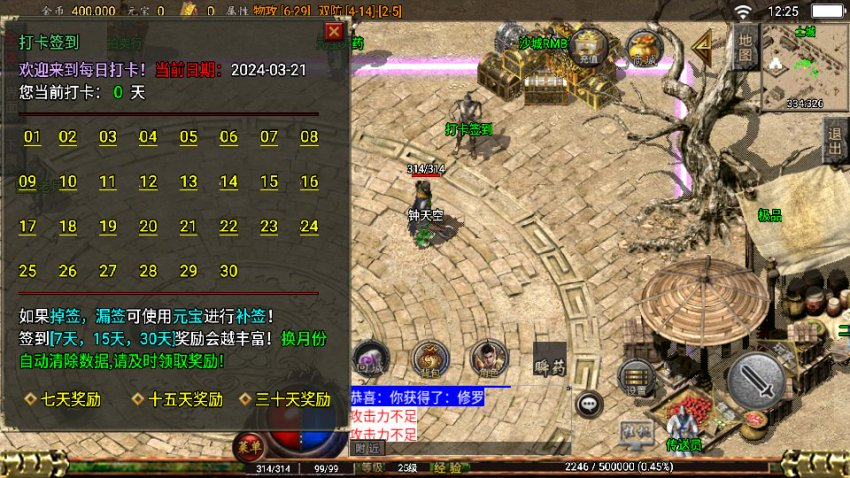Open the character (角色) portrait icon

(488, 359)
